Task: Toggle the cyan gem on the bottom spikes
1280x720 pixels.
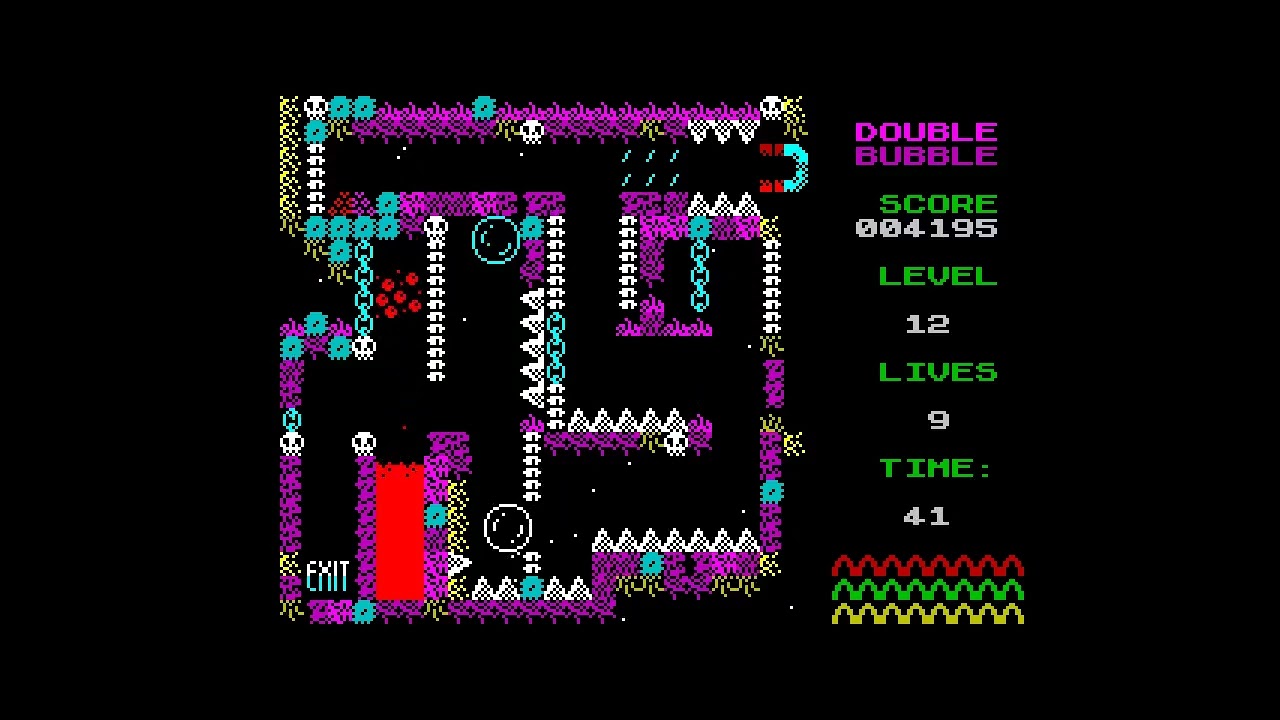Action: [x=530, y=590]
